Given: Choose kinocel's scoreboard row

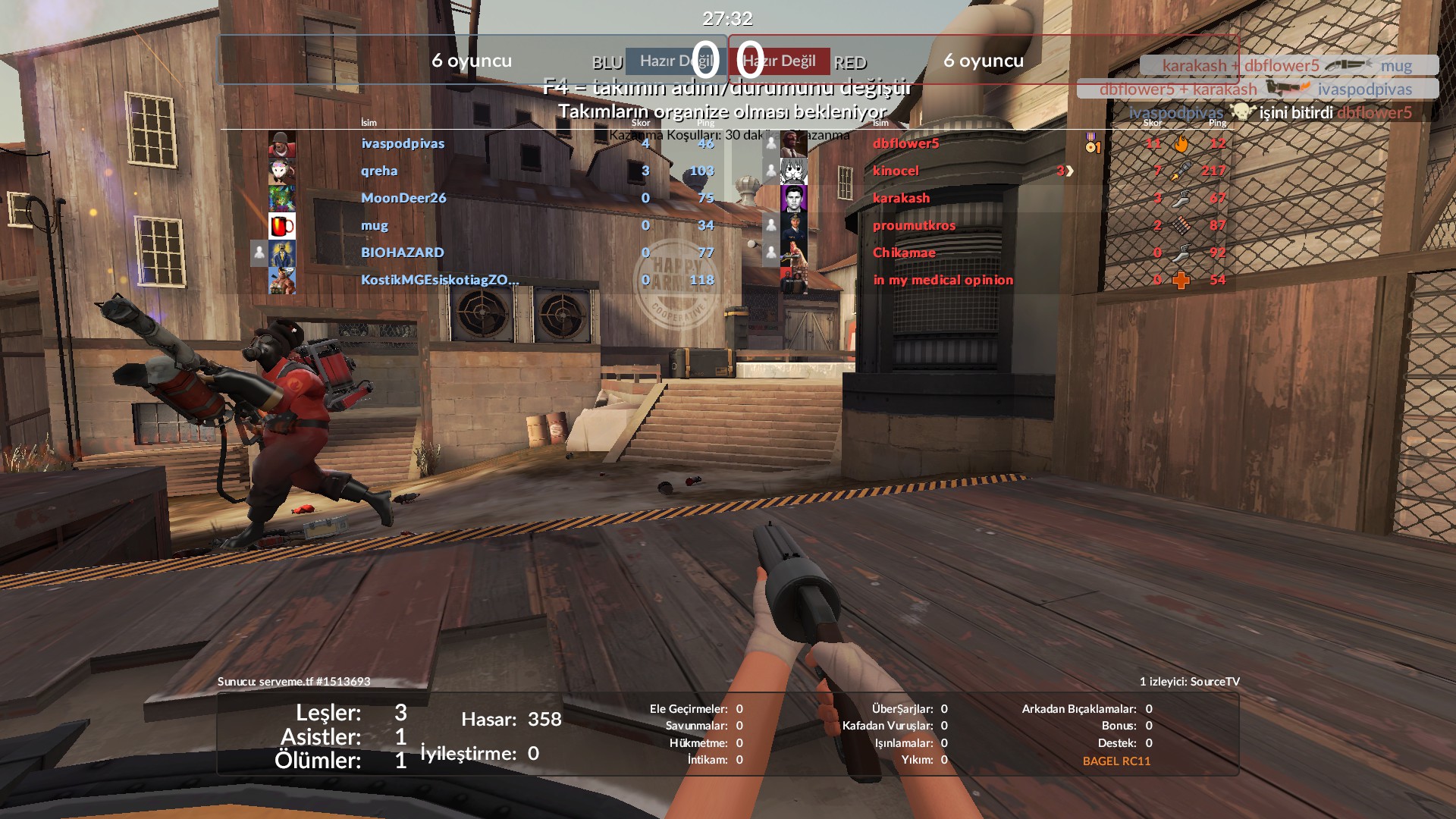Looking at the screenshot, I should click(896, 171).
